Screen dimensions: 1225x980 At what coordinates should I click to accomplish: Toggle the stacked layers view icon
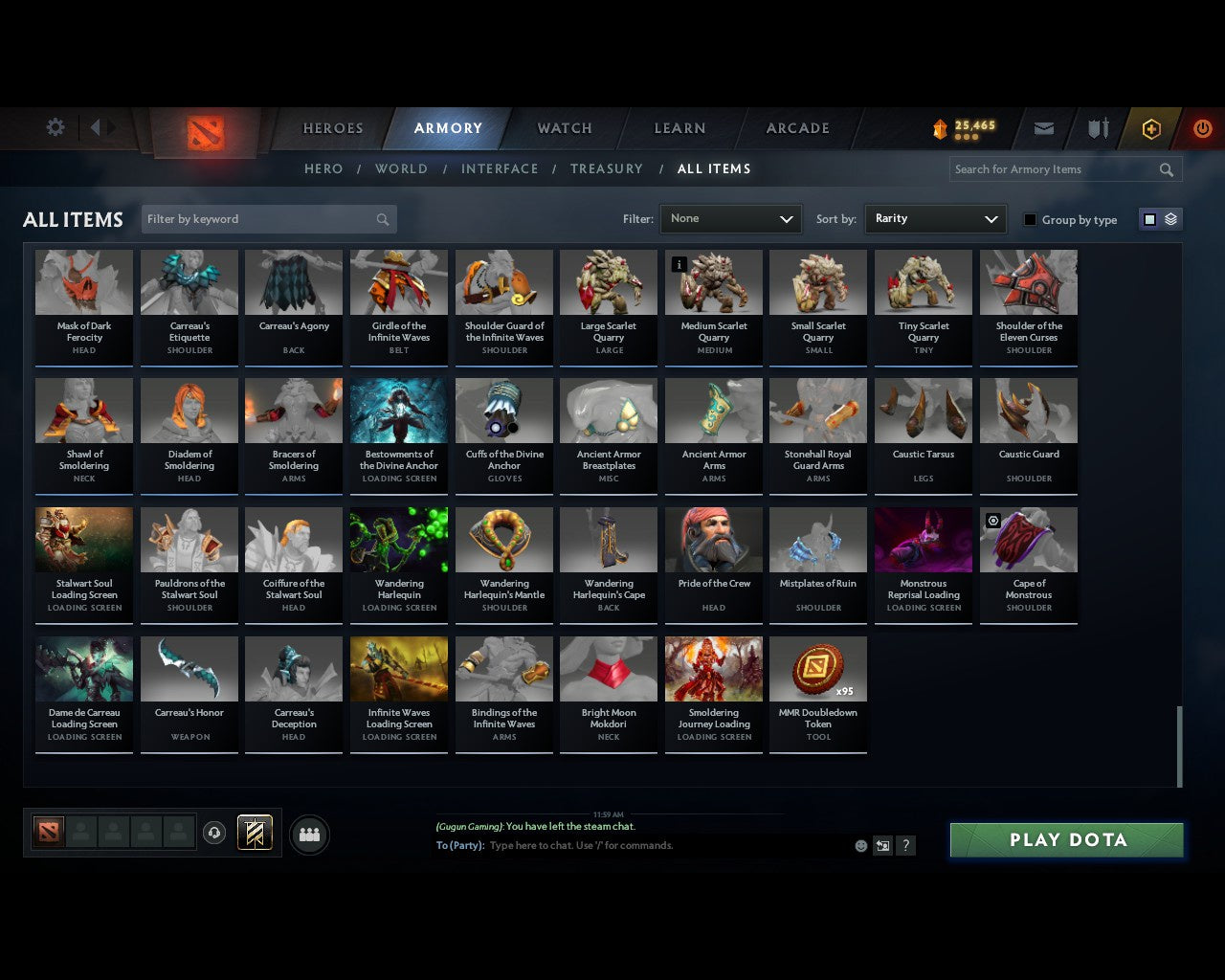pyautogui.click(x=1169, y=218)
